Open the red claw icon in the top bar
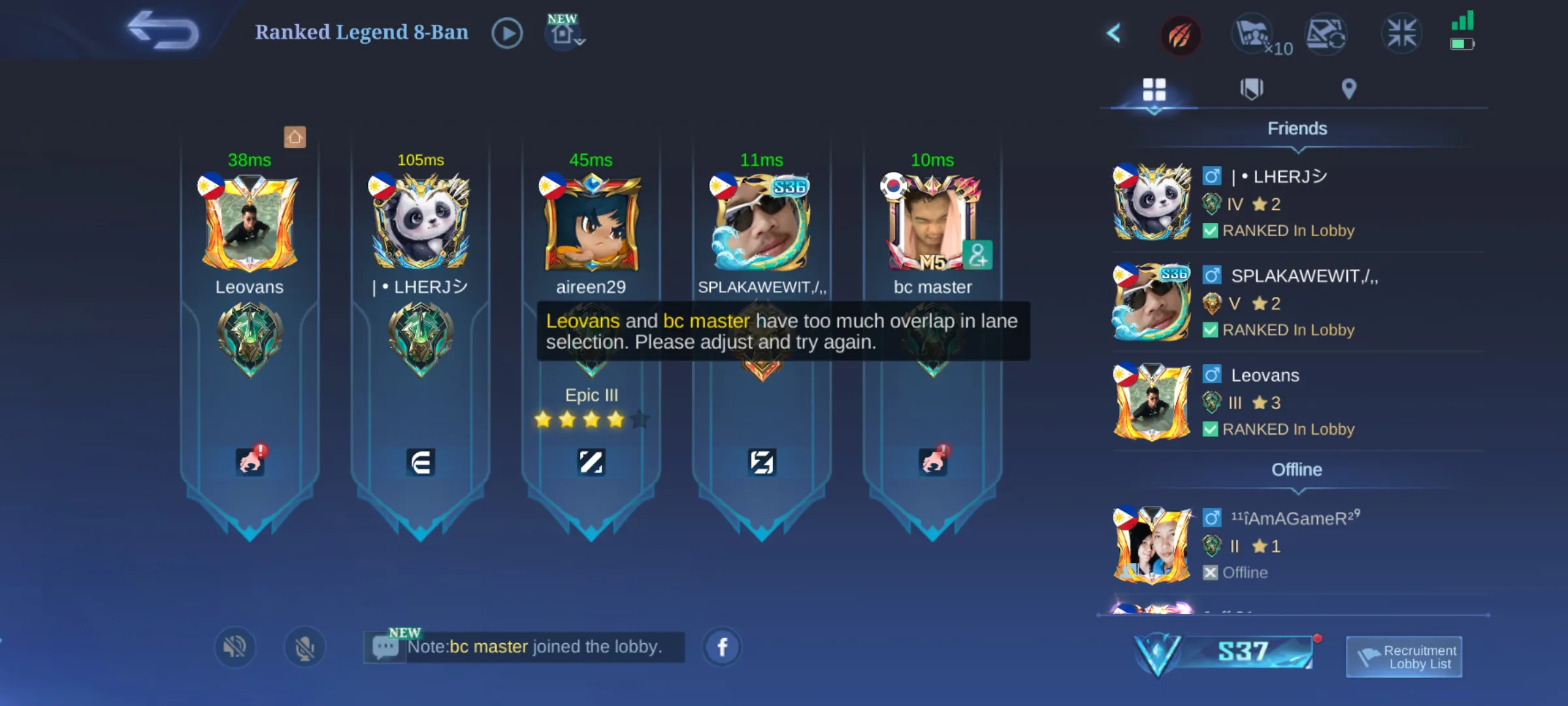Image resolution: width=1568 pixels, height=706 pixels. pos(1180,35)
